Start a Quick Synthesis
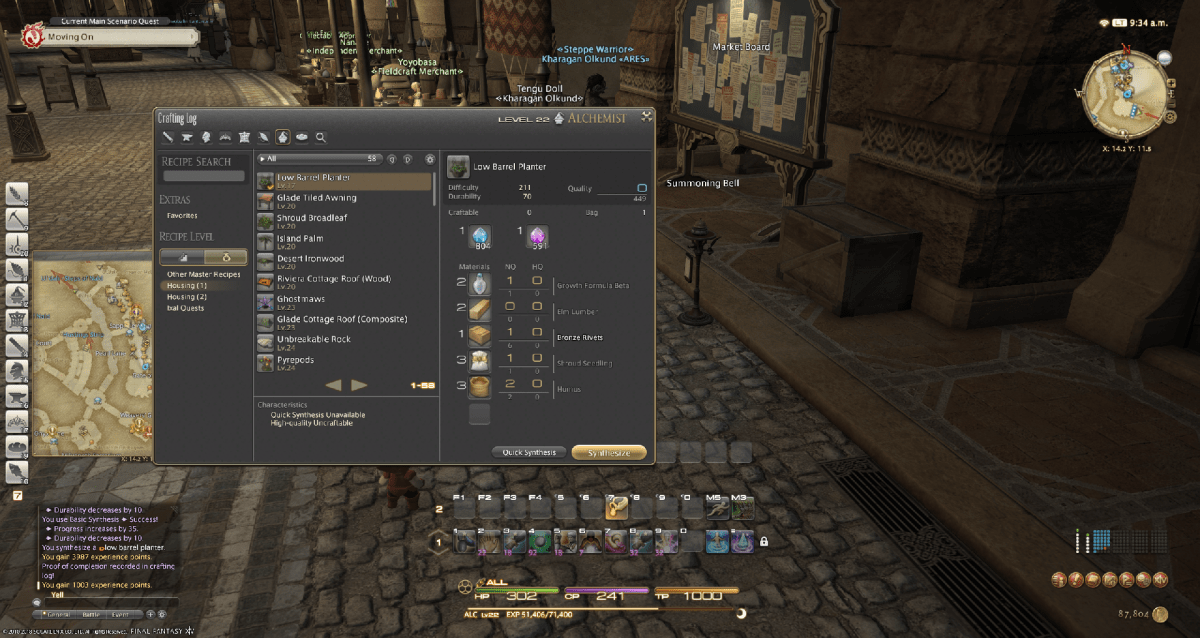 point(530,452)
